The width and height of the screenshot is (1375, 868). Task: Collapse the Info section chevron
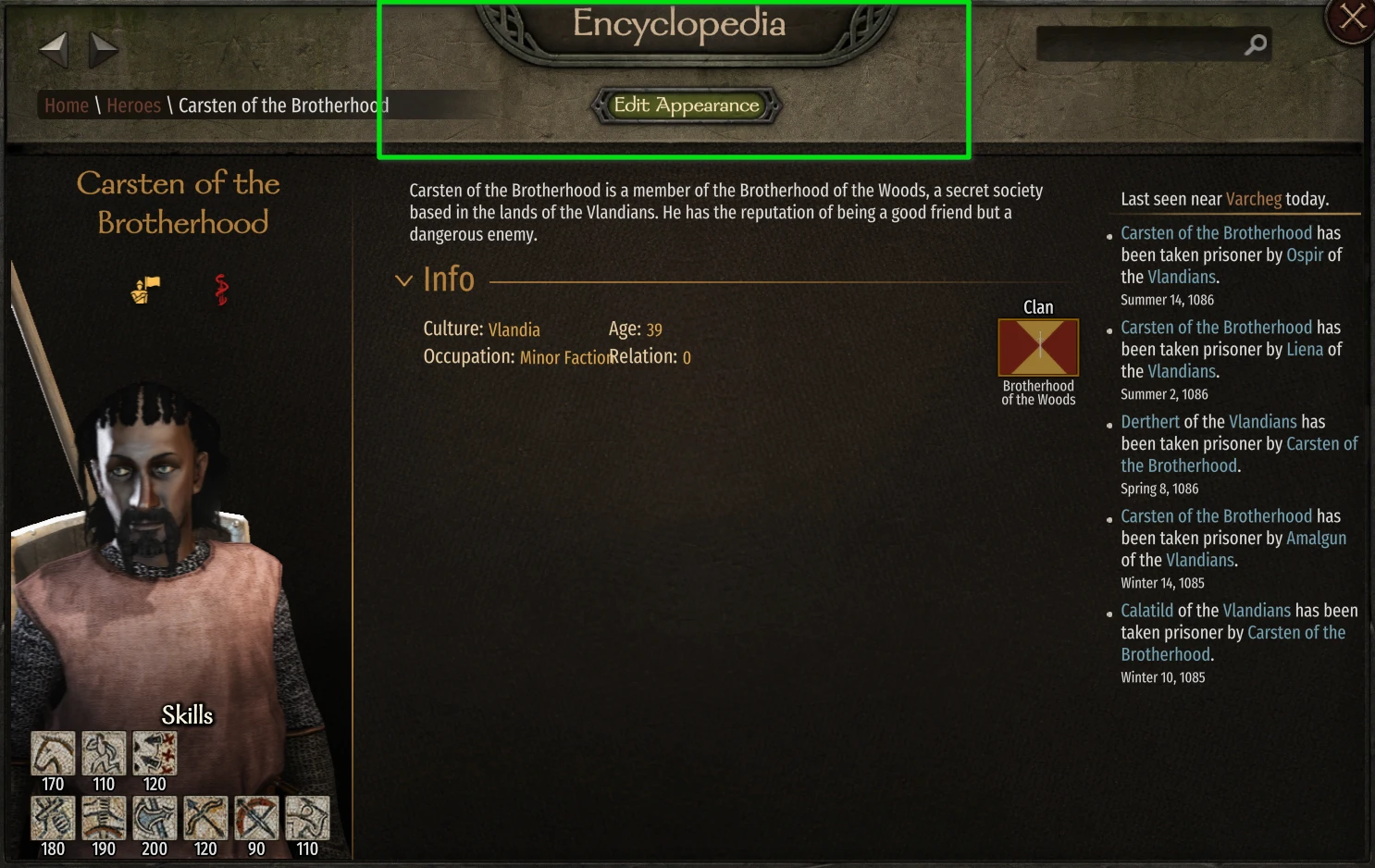click(403, 279)
